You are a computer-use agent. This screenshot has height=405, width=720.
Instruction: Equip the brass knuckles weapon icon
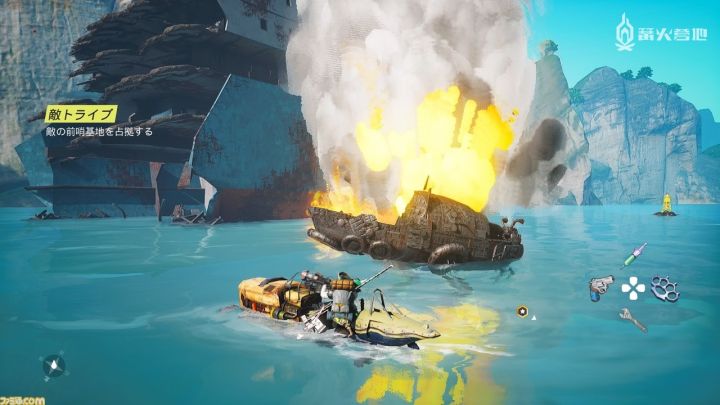click(x=664, y=288)
